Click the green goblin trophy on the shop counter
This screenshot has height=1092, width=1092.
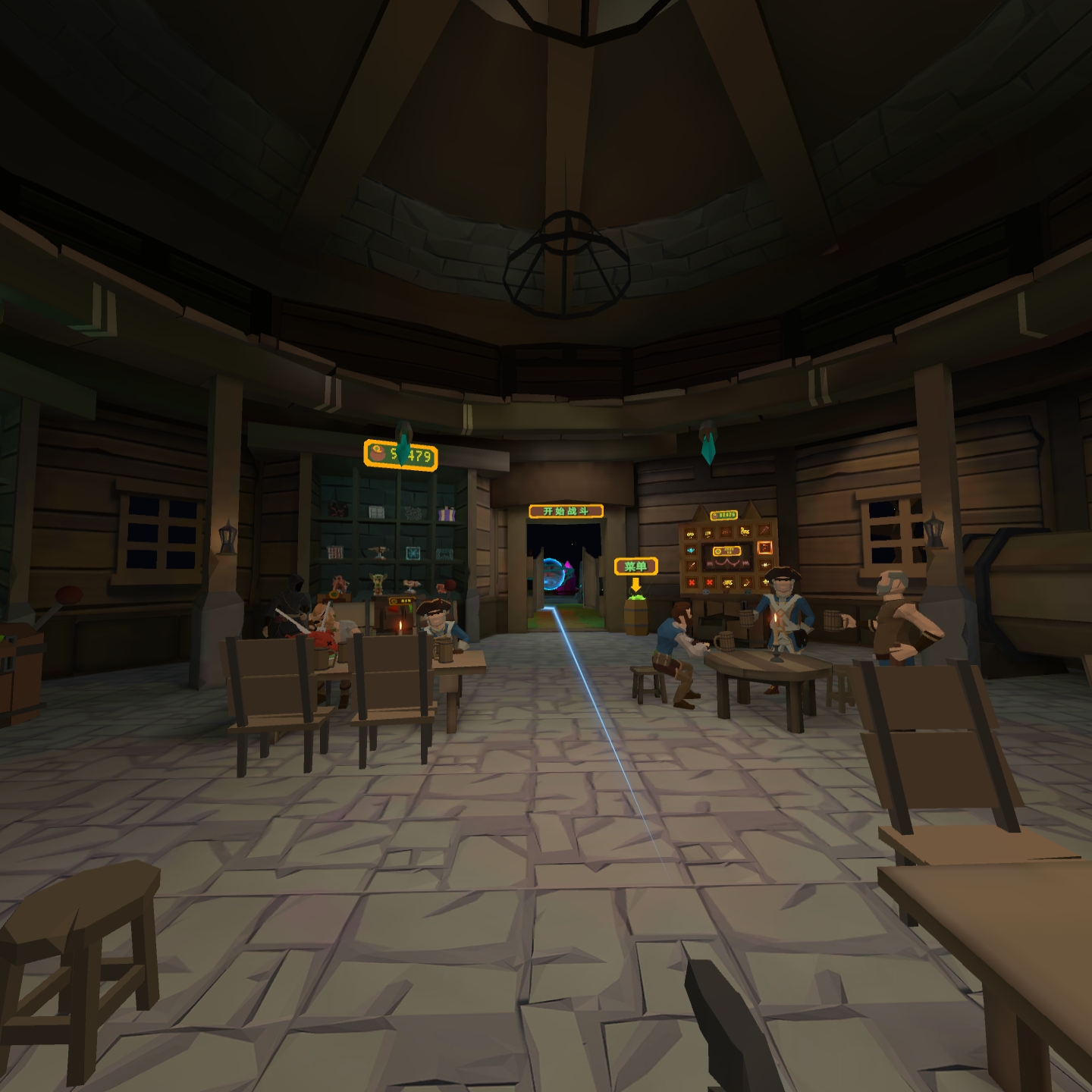[x=378, y=582]
